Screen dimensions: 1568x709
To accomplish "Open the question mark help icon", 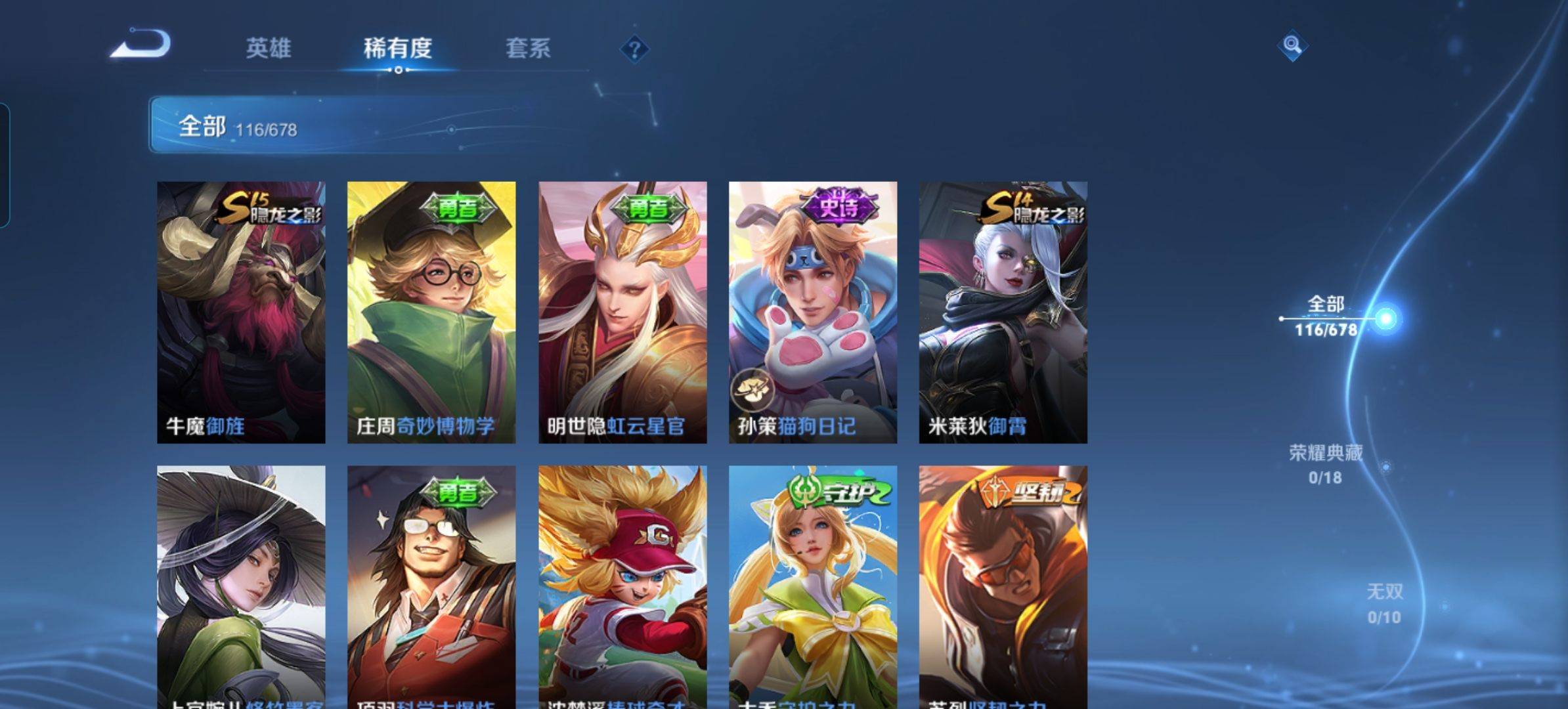I will click(634, 49).
